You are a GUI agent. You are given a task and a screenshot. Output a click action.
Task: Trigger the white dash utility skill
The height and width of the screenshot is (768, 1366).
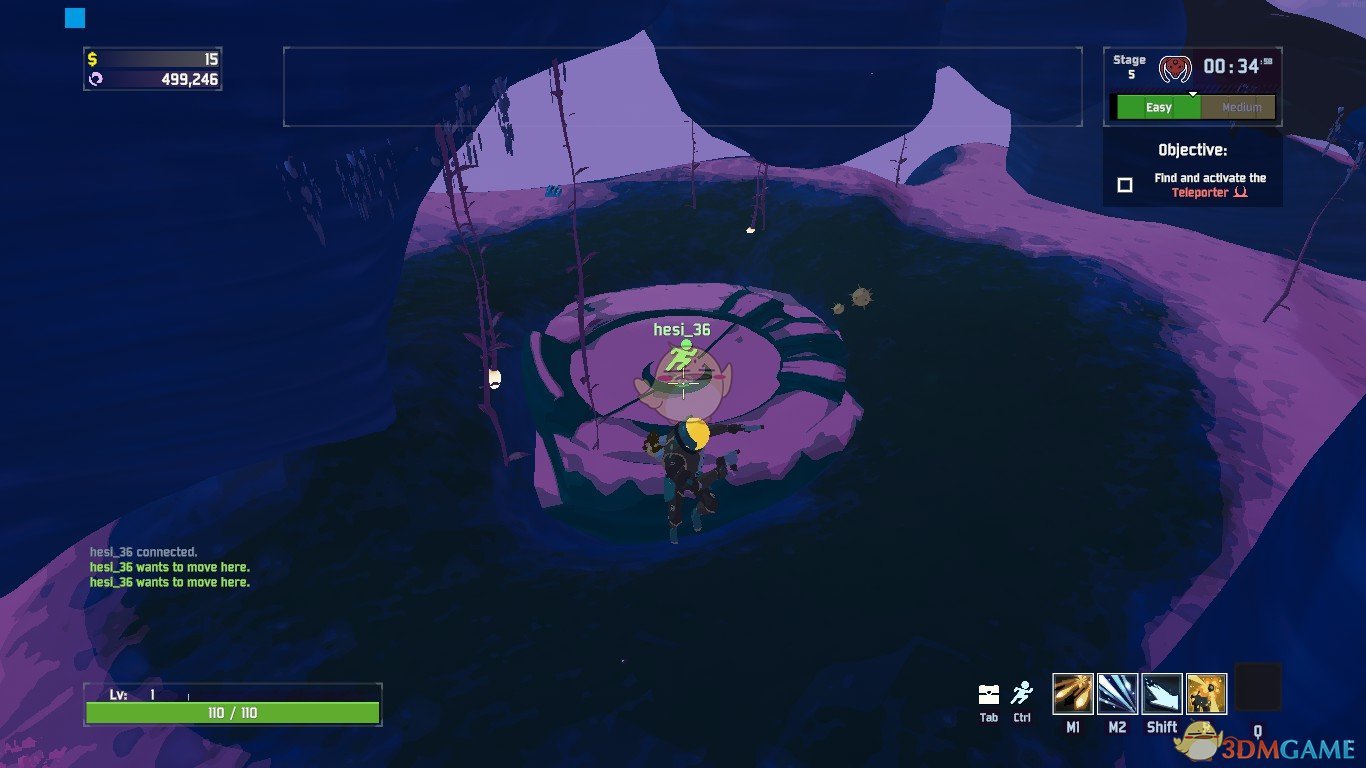(1162, 694)
